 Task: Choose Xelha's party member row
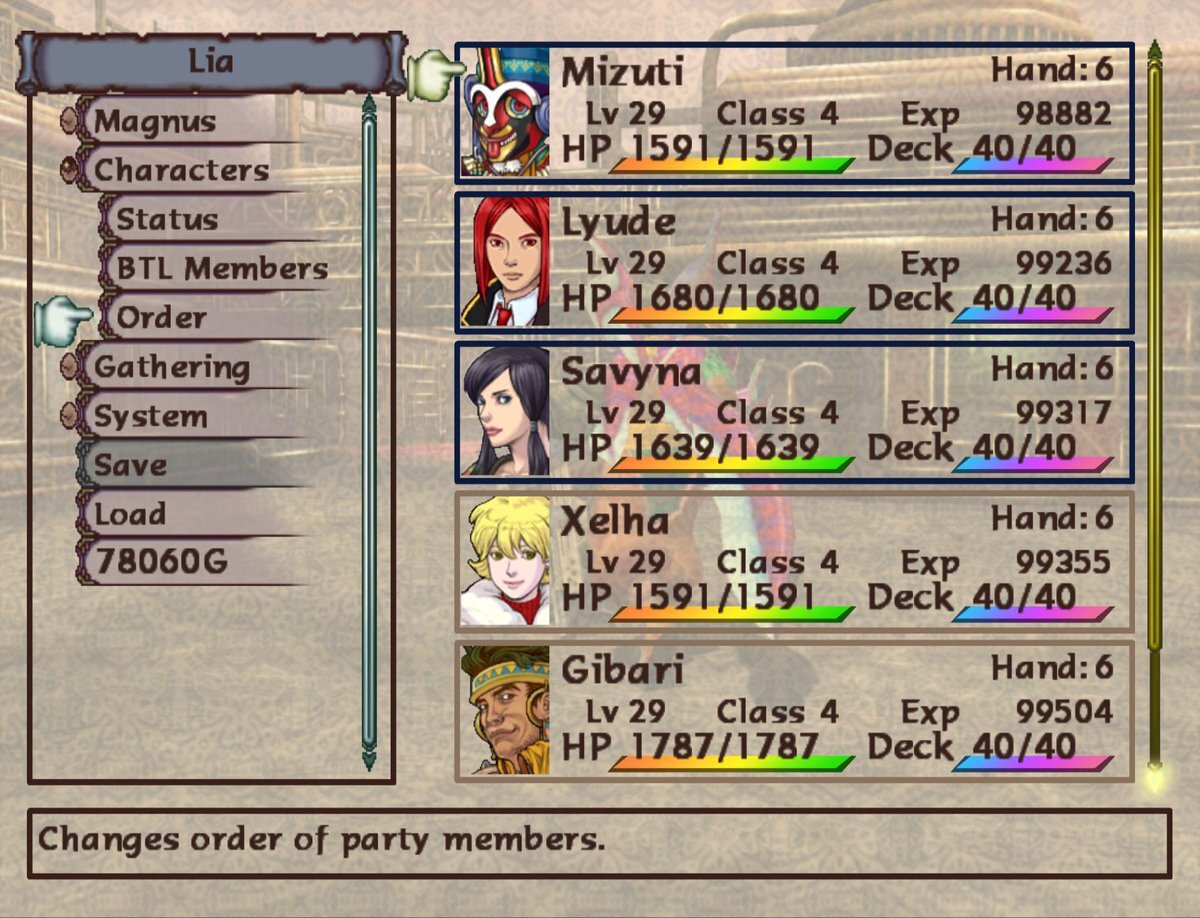pos(795,561)
